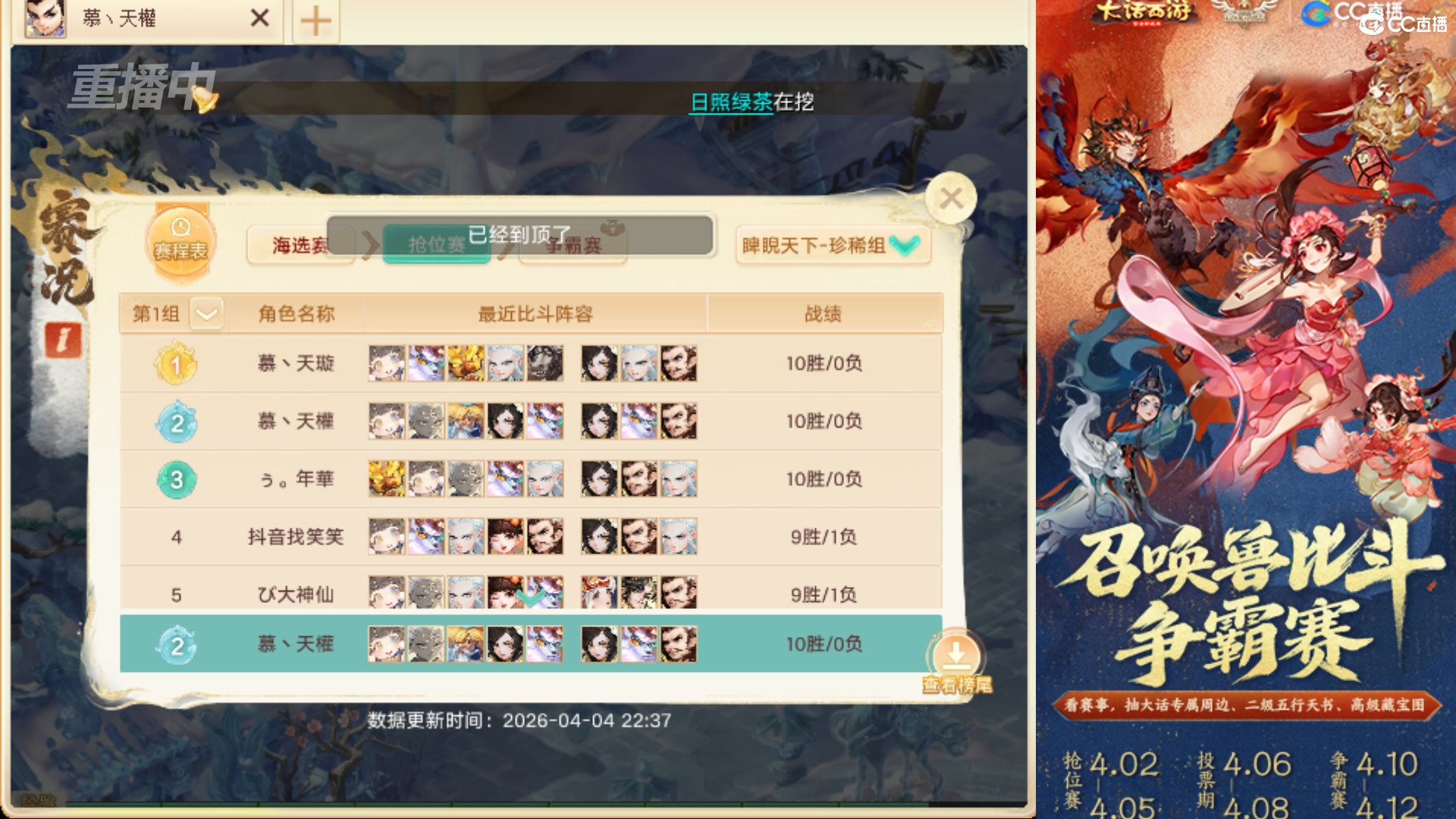The width and height of the screenshot is (1456, 819).
Task: Select the 抢位赛 stage tab
Action: click(x=436, y=245)
